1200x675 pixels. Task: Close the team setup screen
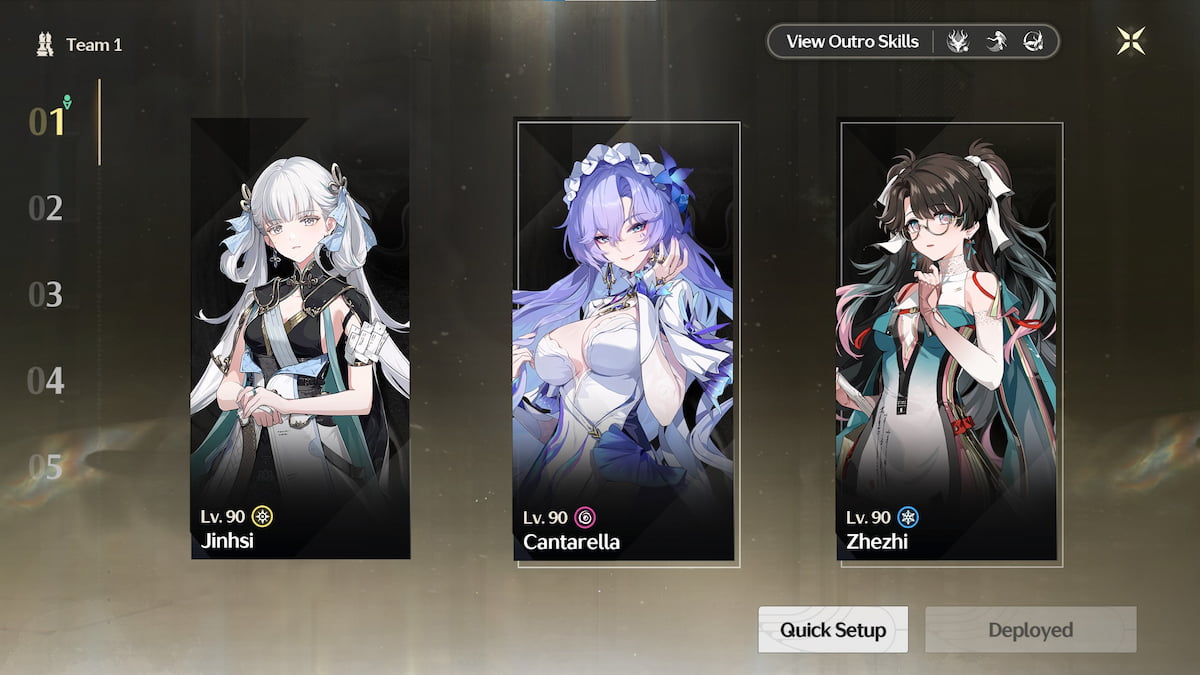(1131, 41)
